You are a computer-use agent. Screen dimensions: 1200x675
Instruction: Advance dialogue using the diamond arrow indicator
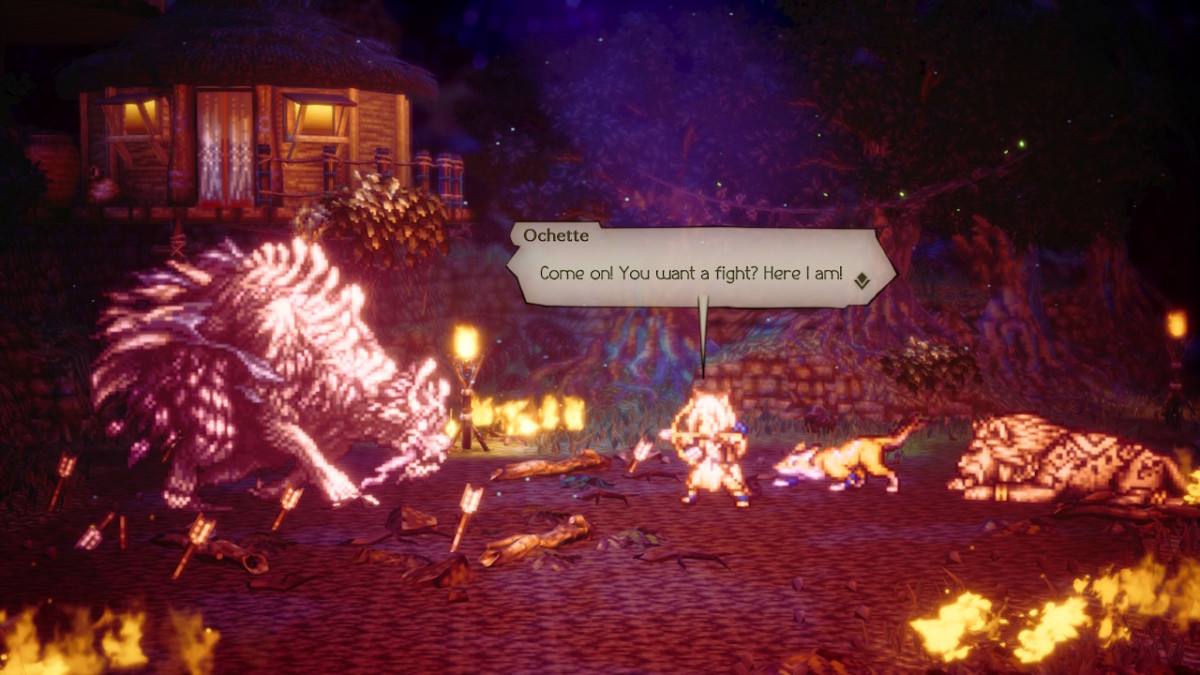pyautogui.click(x=861, y=282)
